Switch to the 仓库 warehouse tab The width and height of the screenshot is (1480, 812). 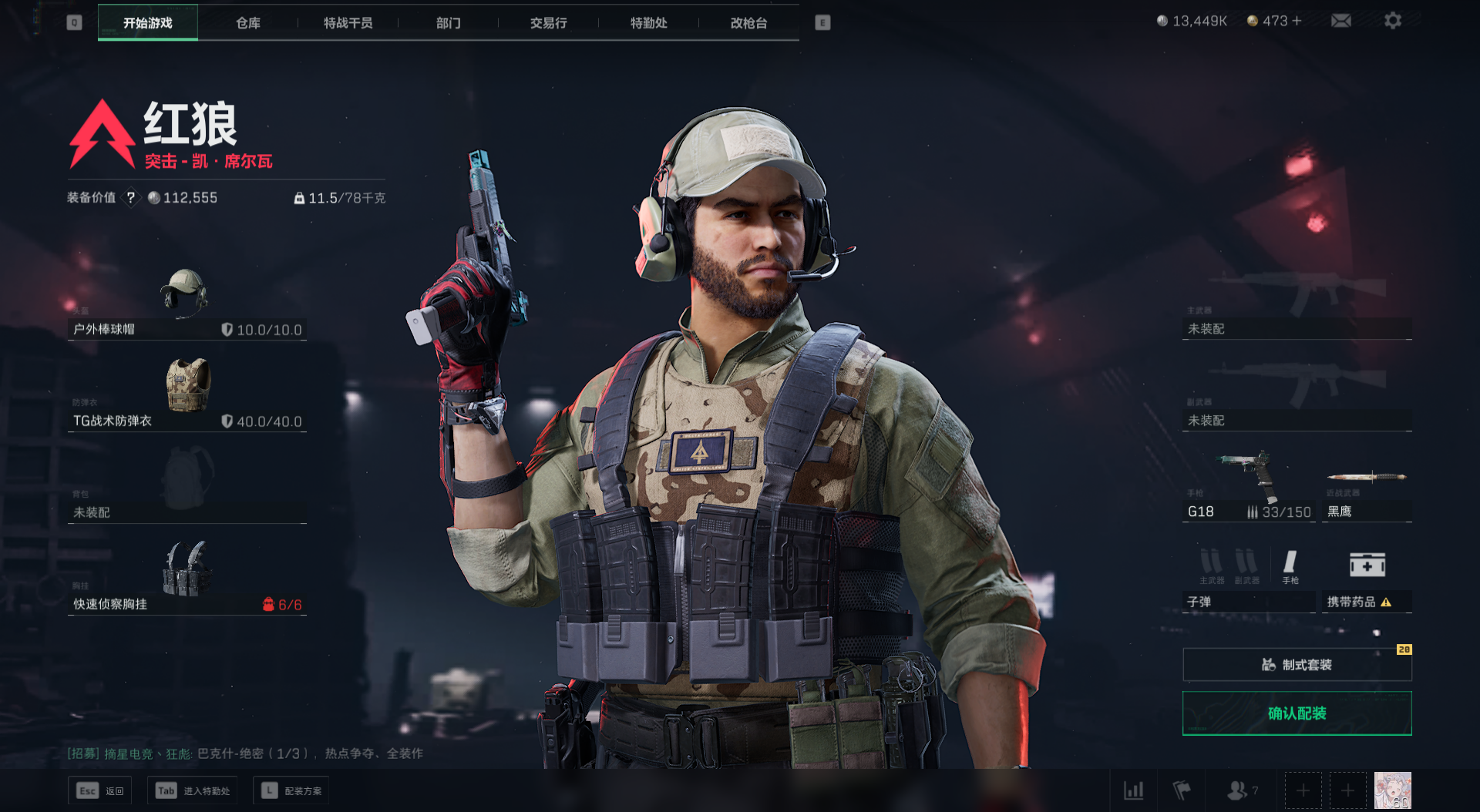248,23
